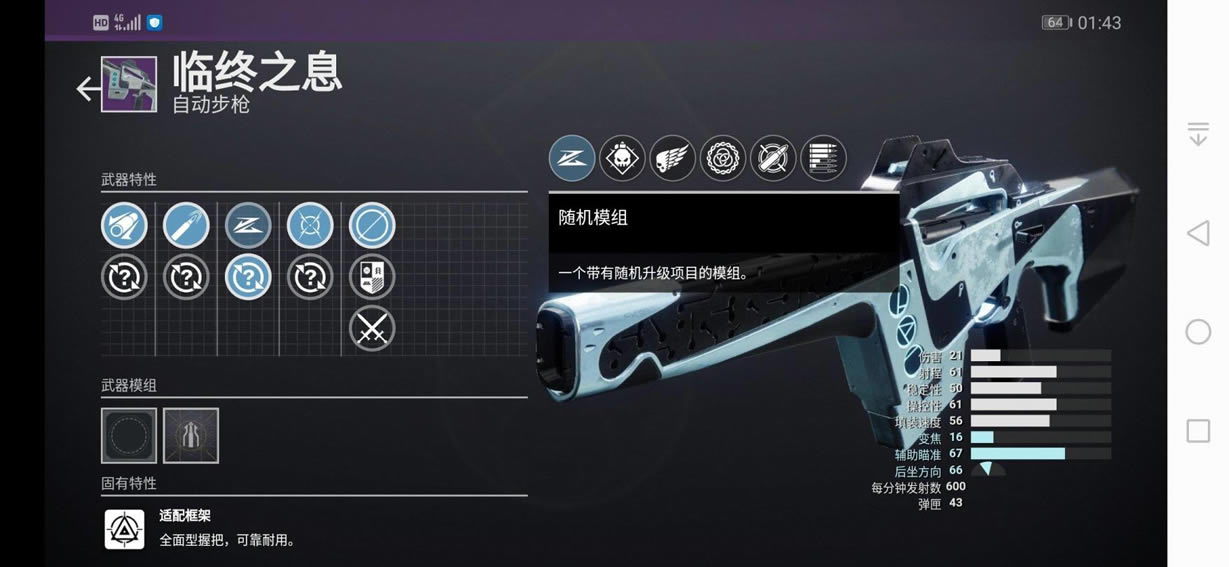Select the Z icon in the top perk row
Screen dimensions: 1229x567
tap(572, 158)
